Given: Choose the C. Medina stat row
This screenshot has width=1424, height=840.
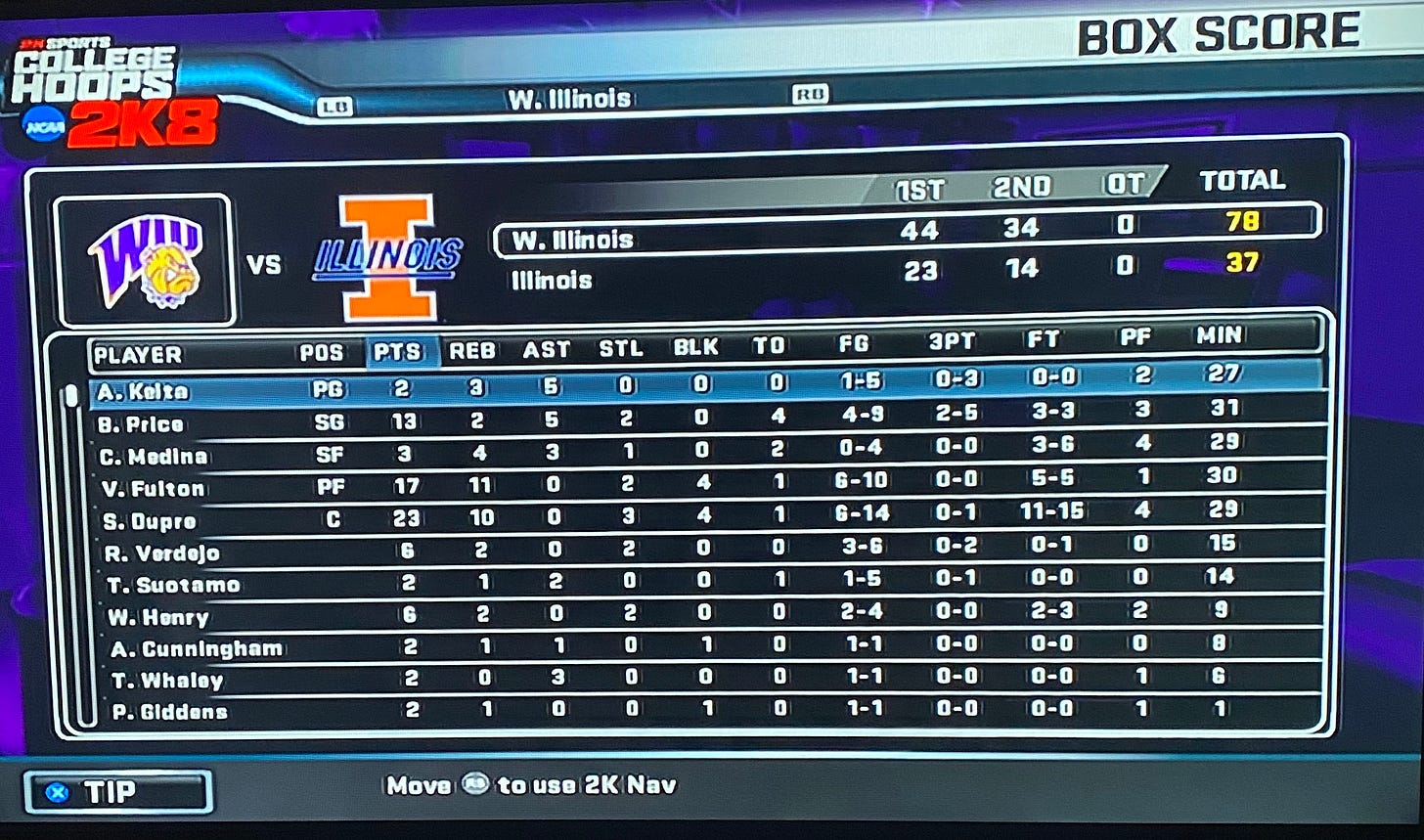Looking at the screenshot, I should 153,458.
